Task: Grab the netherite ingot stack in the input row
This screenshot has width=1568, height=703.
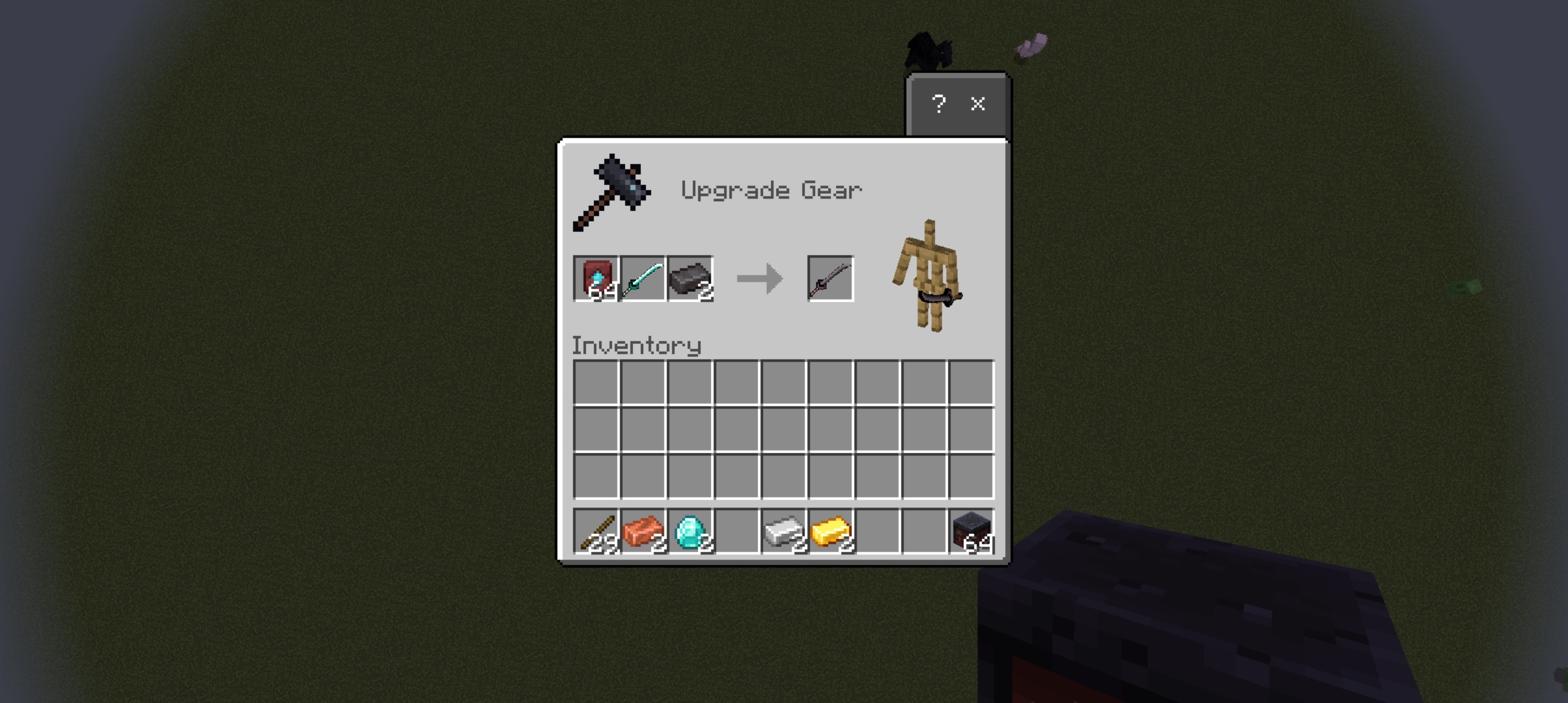Action: pos(689,279)
